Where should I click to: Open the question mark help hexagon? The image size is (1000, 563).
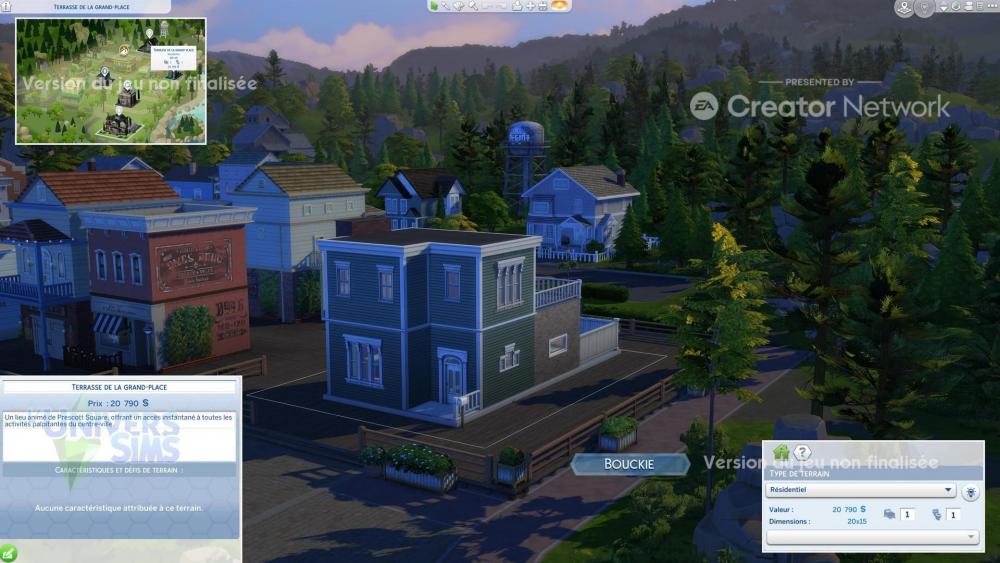802,453
